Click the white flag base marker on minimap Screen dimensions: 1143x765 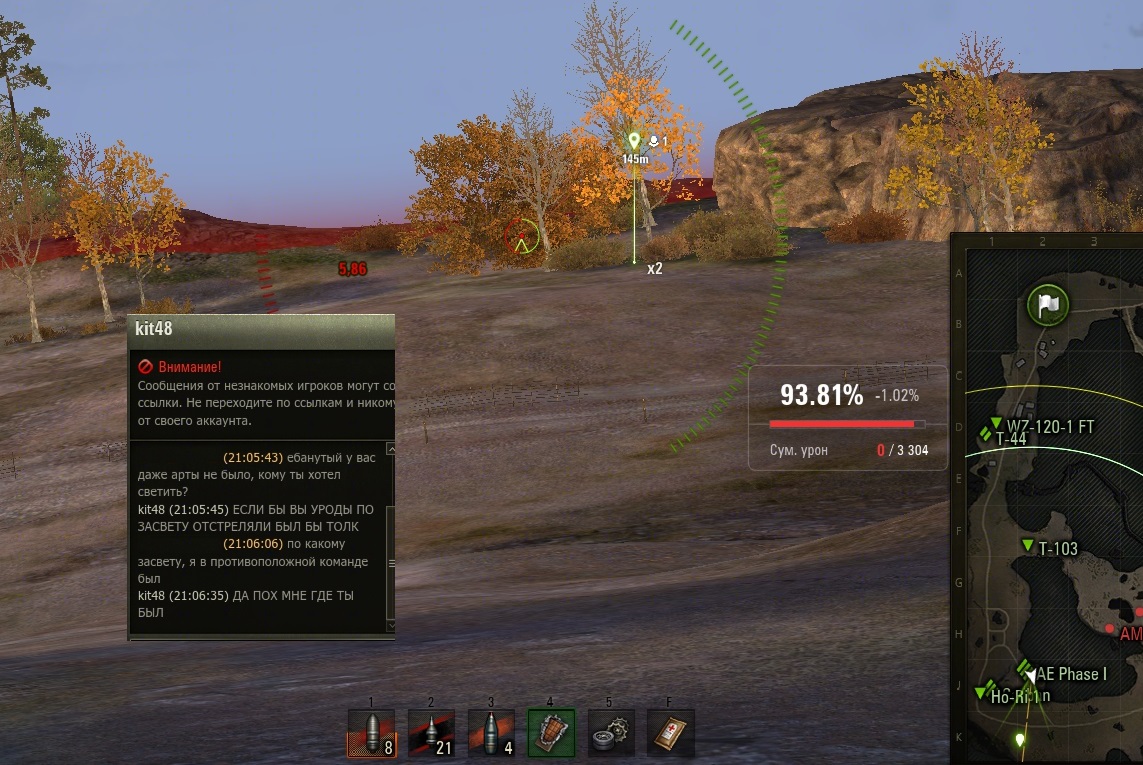(x=1047, y=304)
